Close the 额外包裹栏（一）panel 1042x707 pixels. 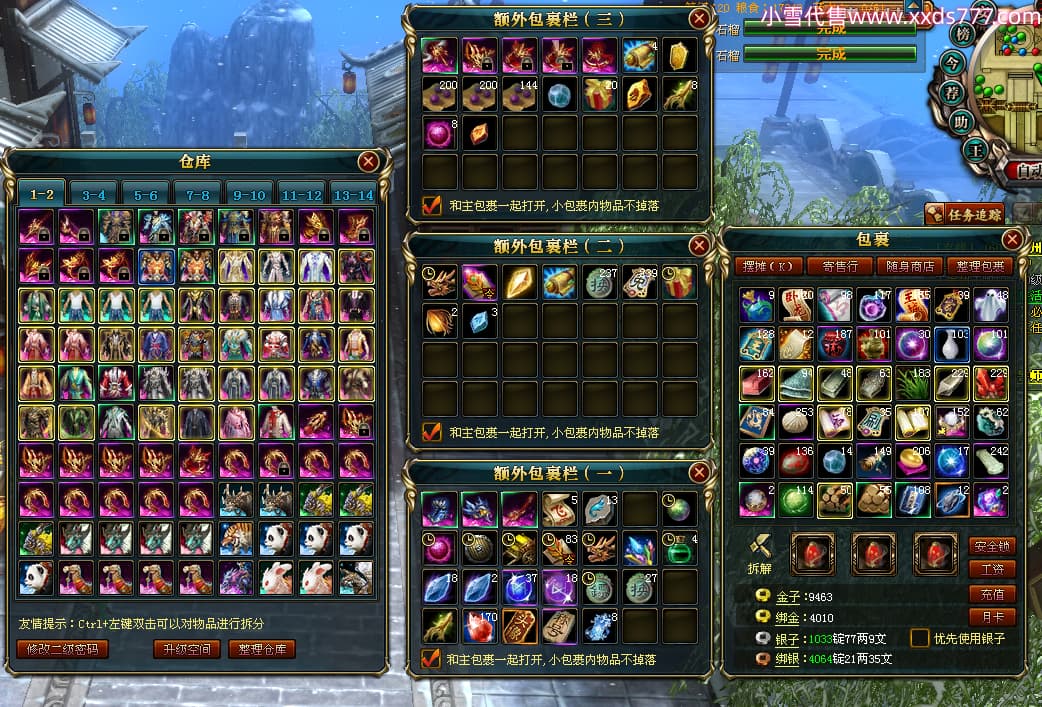(699, 473)
